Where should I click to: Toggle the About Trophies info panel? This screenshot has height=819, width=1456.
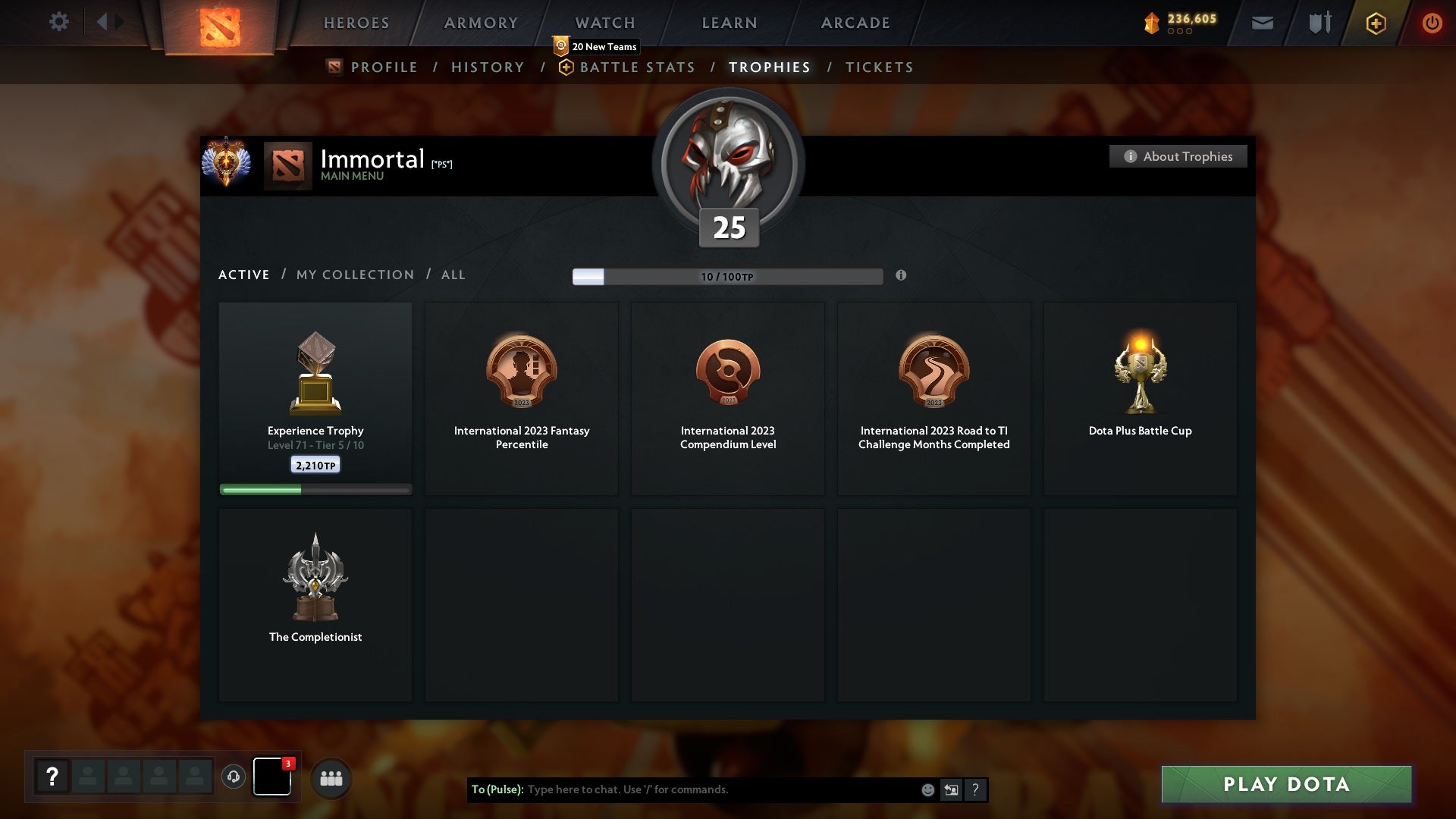(1178, 156)
